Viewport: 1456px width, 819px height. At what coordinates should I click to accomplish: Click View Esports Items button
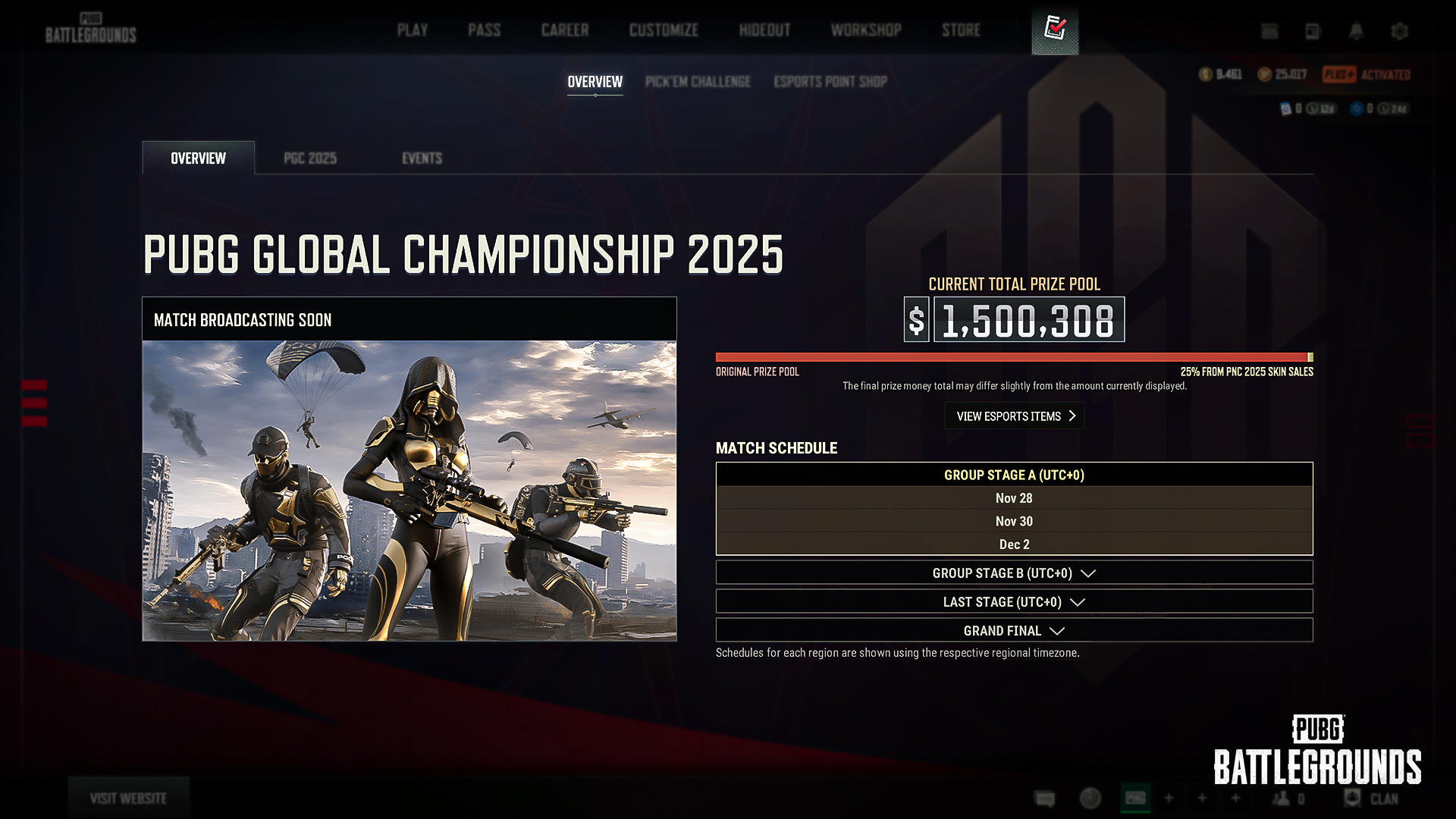click(1015, 416)
